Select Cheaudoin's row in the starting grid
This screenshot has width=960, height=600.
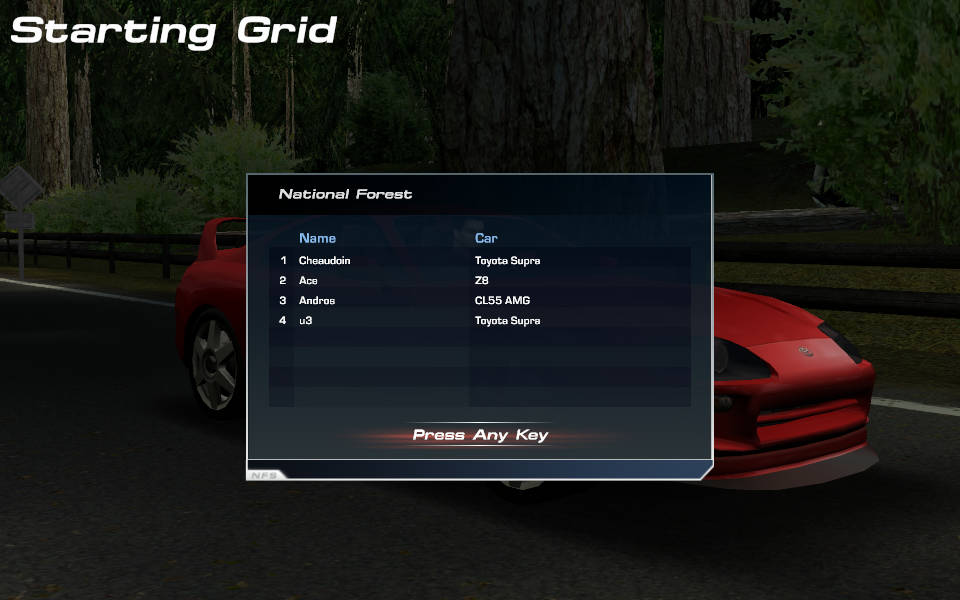pos(324,261)
